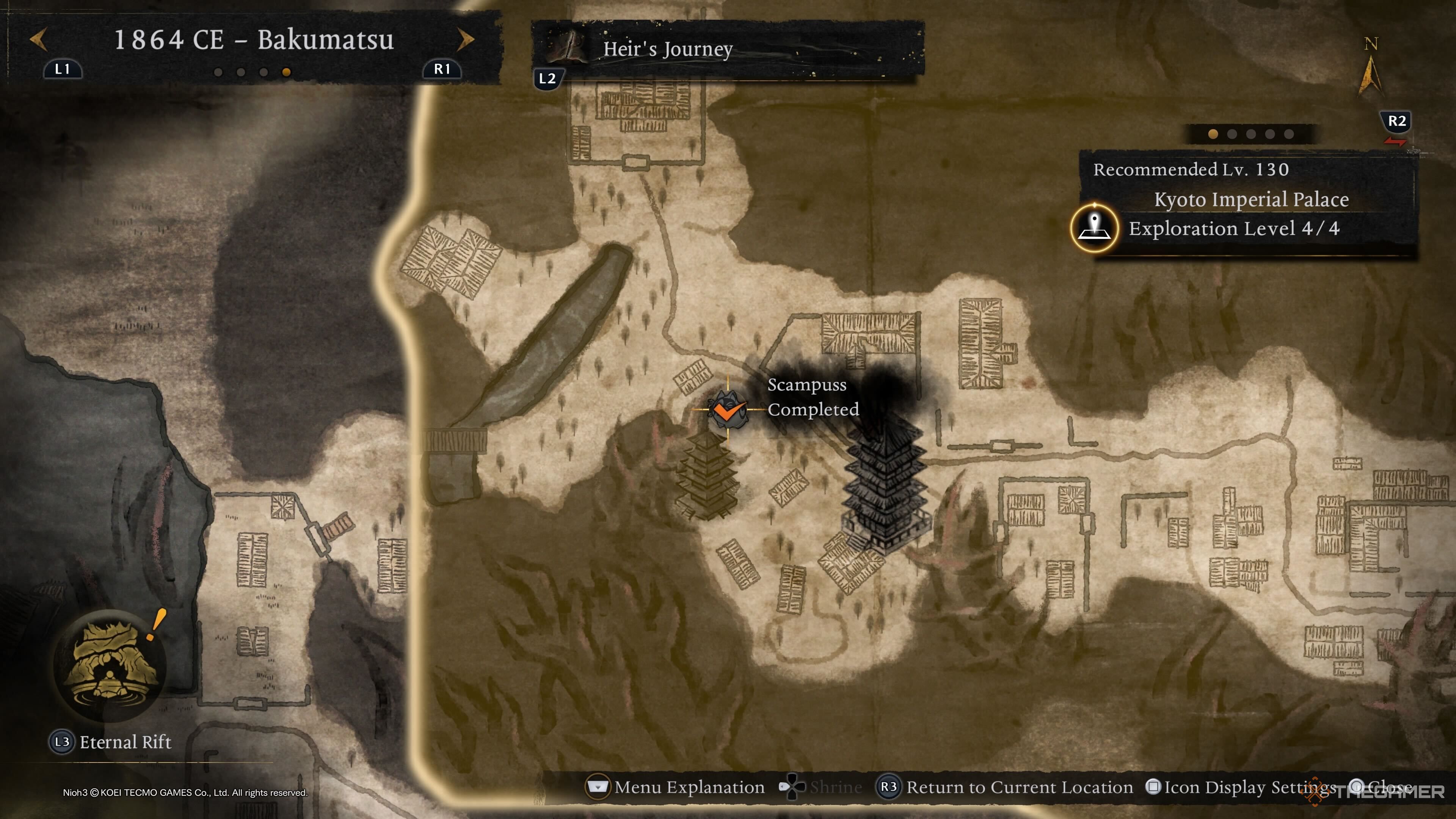Close the map screen
Image resolution: width=1456 pixels, height=819 pixels.
click(x=1382, y=787)
